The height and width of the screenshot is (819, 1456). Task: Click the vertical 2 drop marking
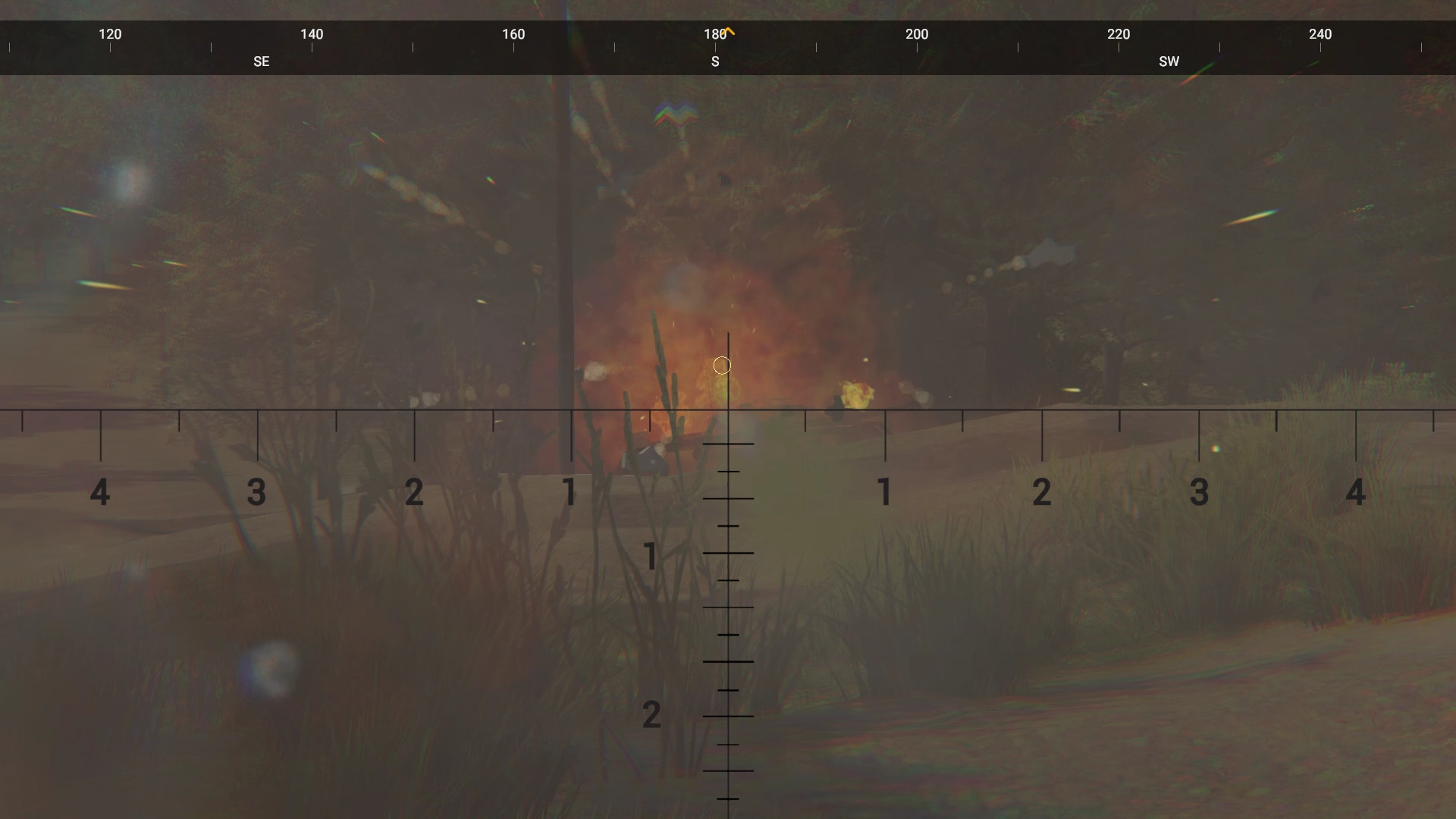(x=652, y=714)
